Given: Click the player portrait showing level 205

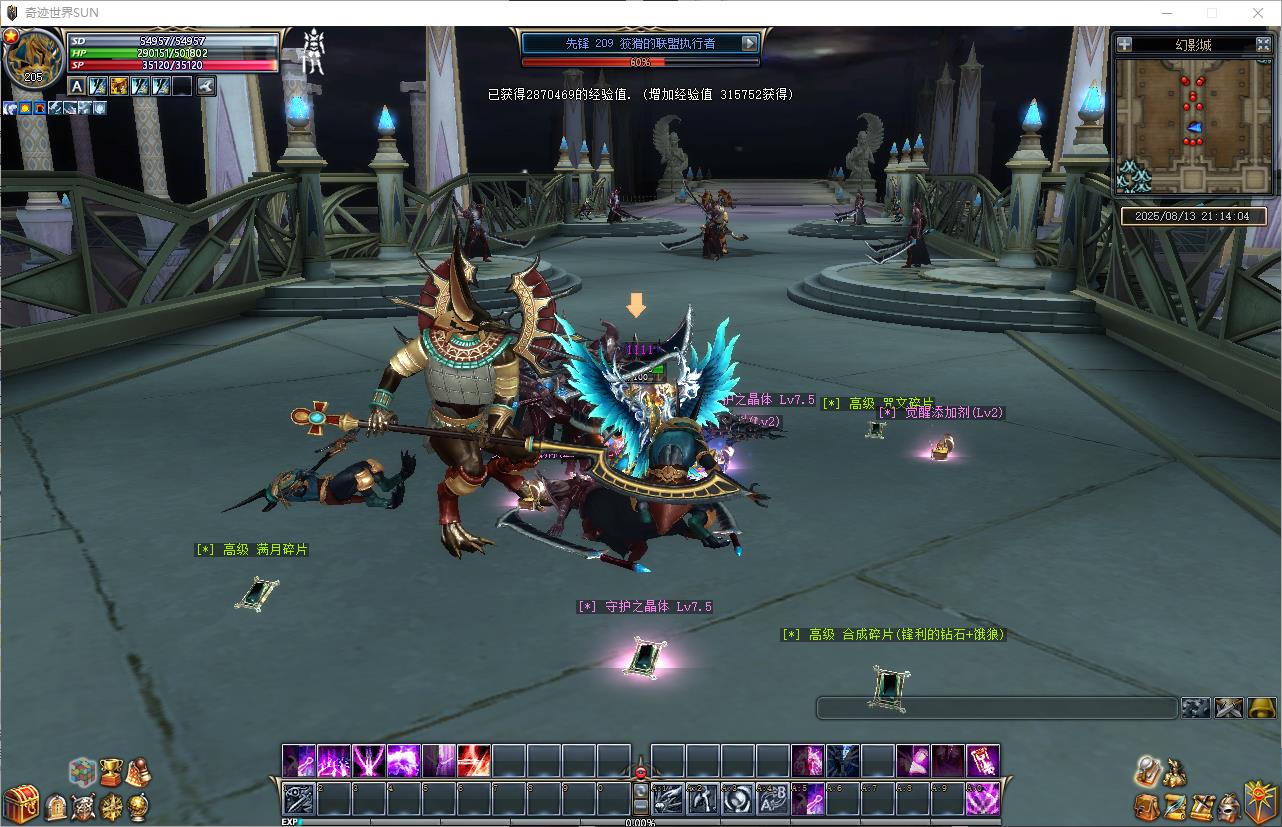Looking at the screenshot, I should pyautogui.click(x=33, y=59).
